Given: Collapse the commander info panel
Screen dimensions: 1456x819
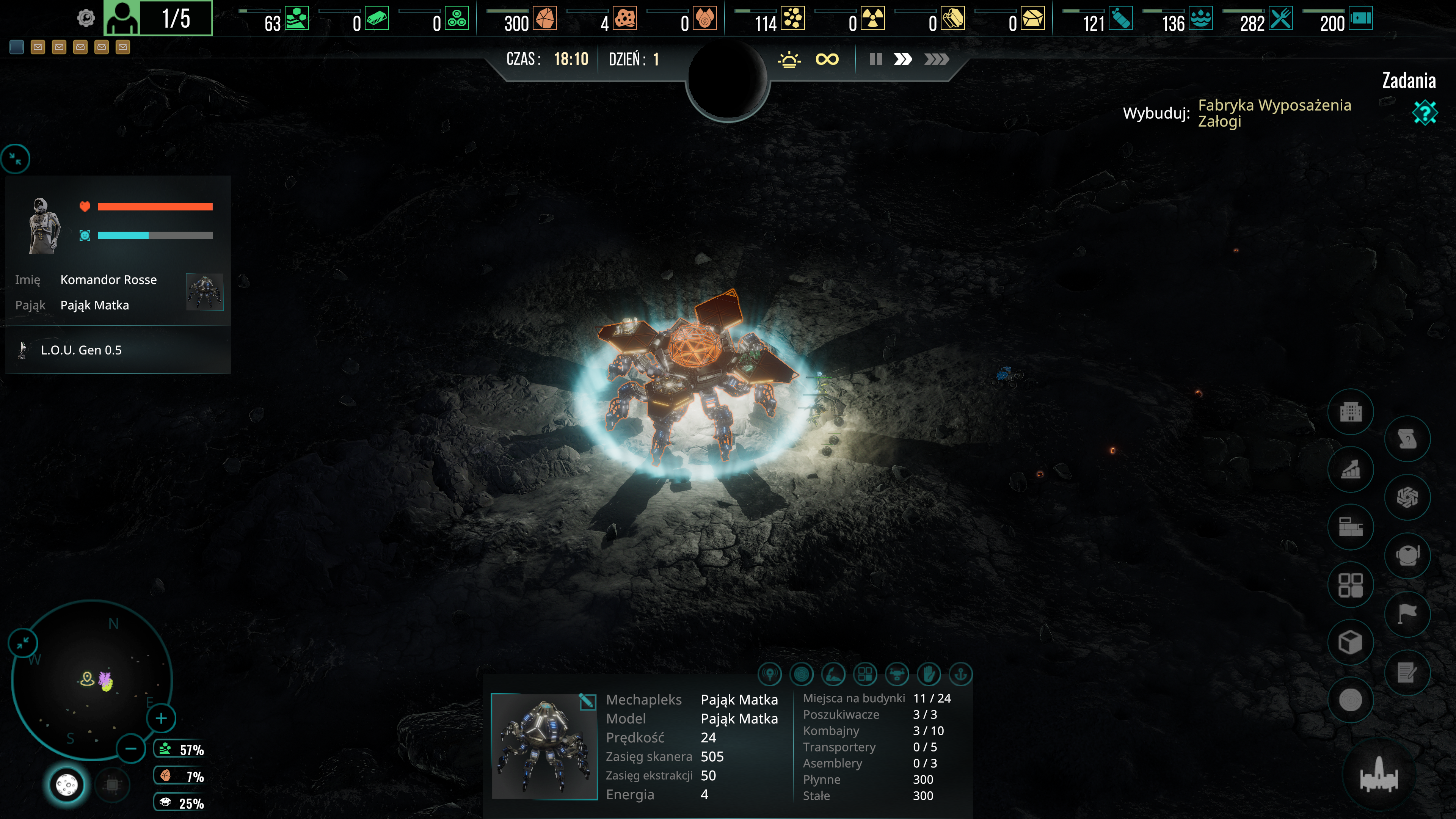Looking at the screenshot, I should point(15,159).
